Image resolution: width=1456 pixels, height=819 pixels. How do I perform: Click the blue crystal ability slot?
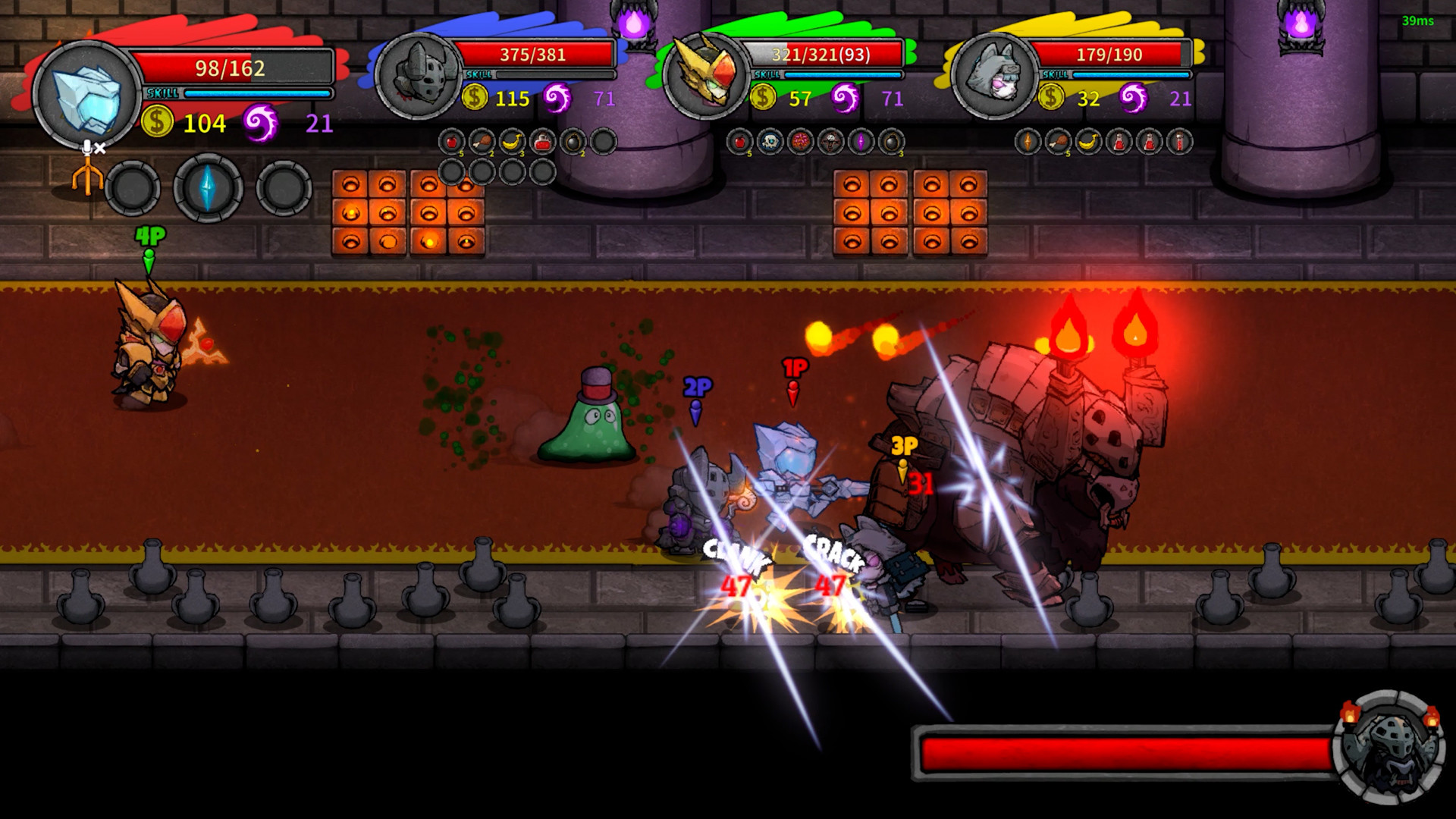[x=205, y=186]
